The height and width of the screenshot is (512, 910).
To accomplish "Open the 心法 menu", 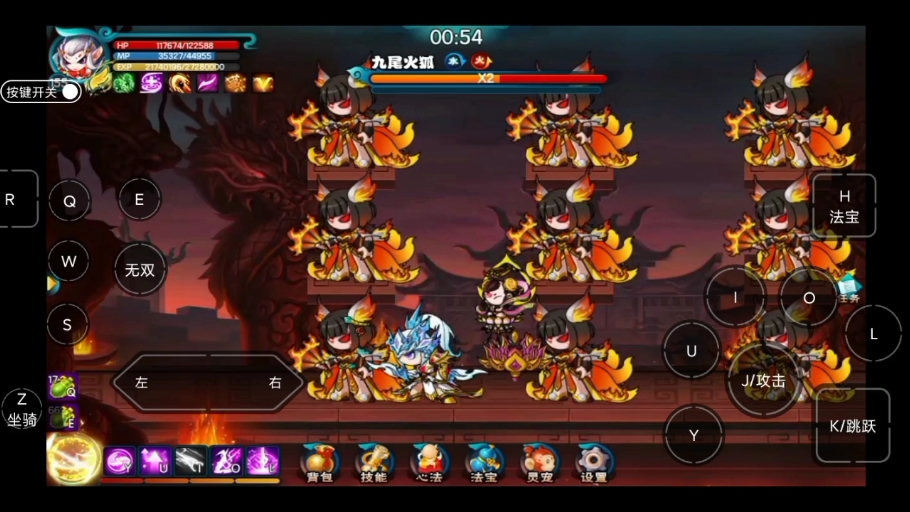I will pos(428,462).
